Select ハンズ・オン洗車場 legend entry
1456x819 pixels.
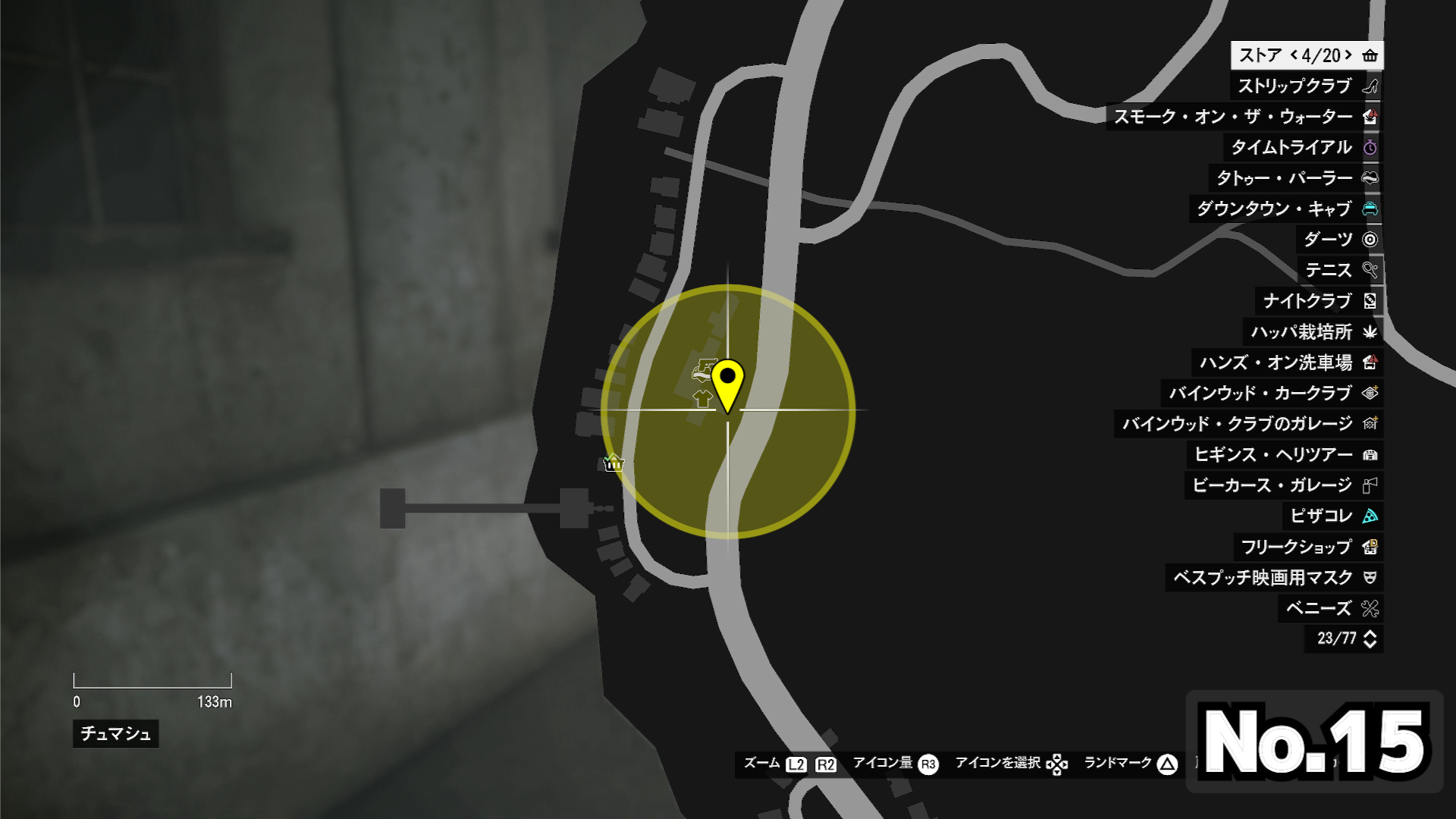(1286, 362)
